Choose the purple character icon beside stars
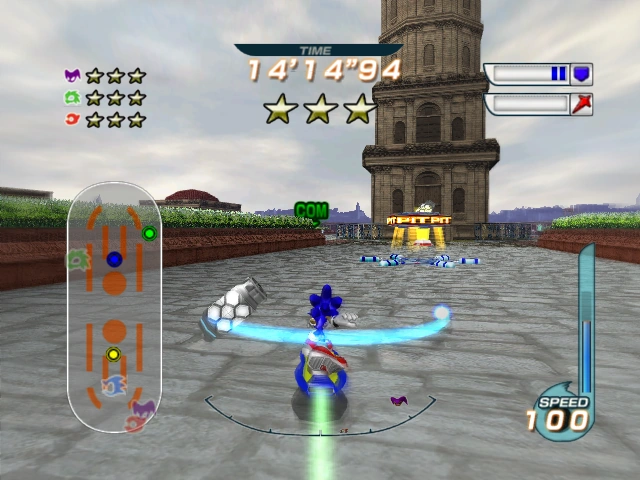The image size is (640, 480). [x=72, y=75]
